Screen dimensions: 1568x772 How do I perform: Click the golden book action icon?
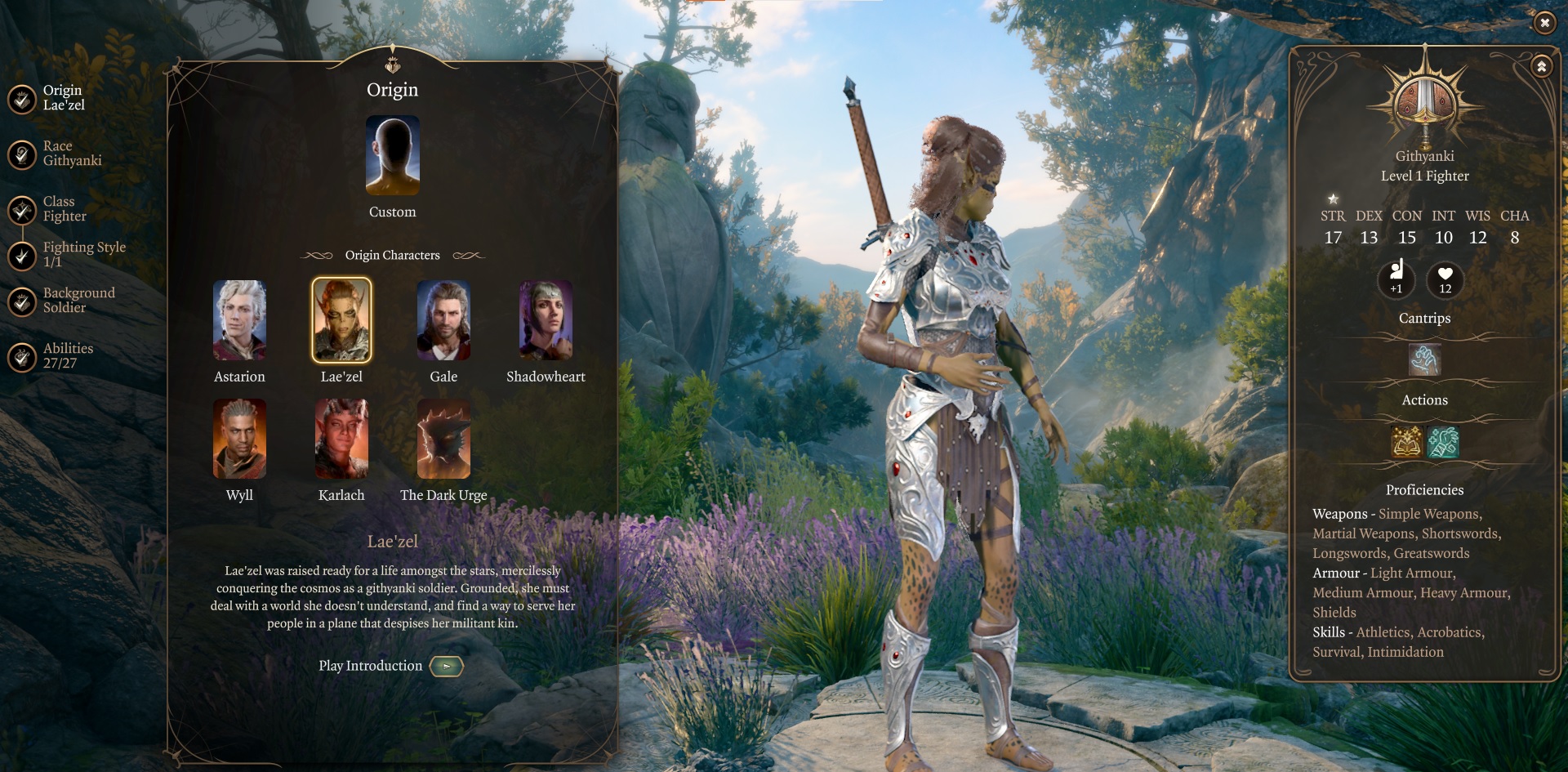1406,441
